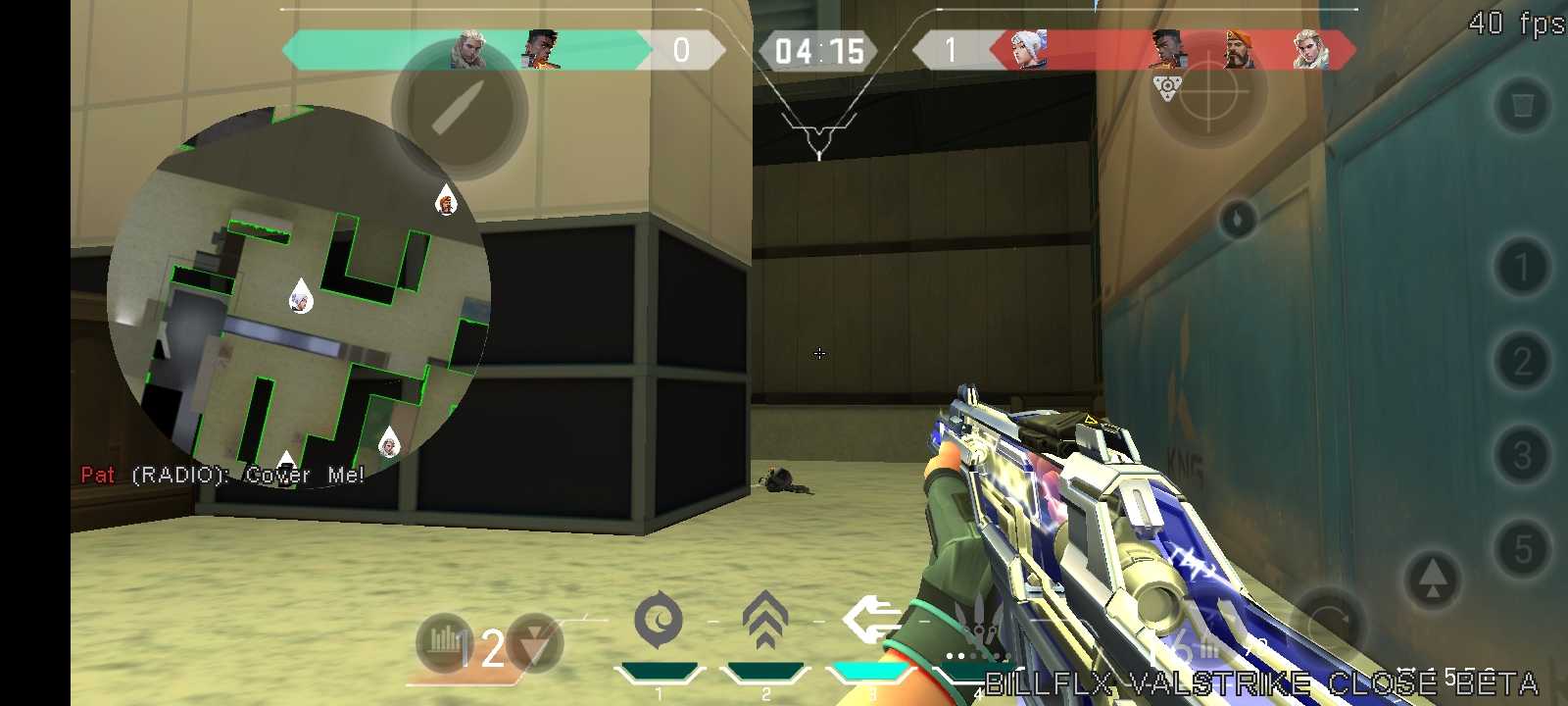The width and height of the screenshot is (1568, 706).
Task: Select weapon slot button 2
Action: 1522,361
